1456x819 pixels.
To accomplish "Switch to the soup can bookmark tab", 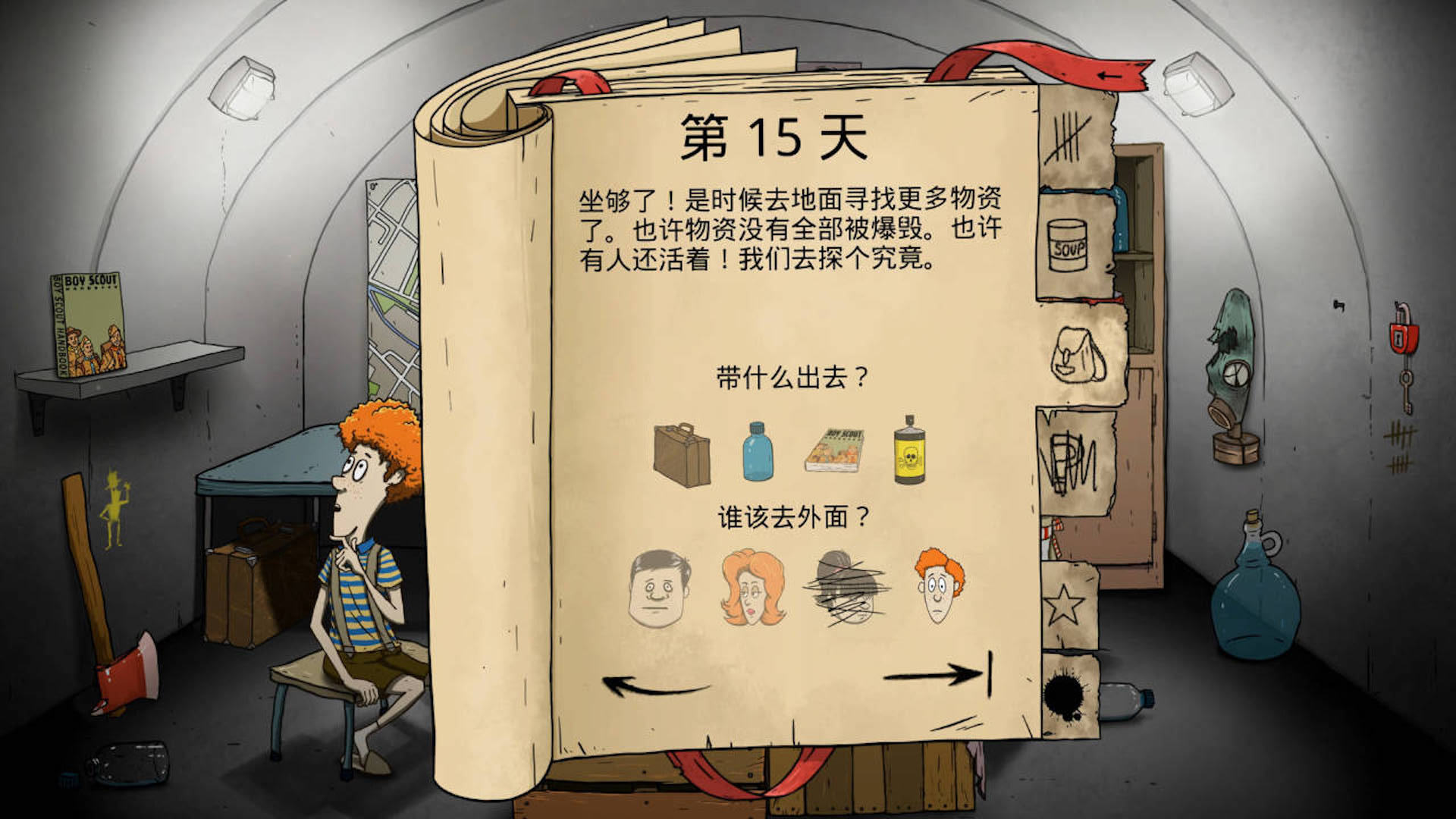I will click(x=1069, y=243).
